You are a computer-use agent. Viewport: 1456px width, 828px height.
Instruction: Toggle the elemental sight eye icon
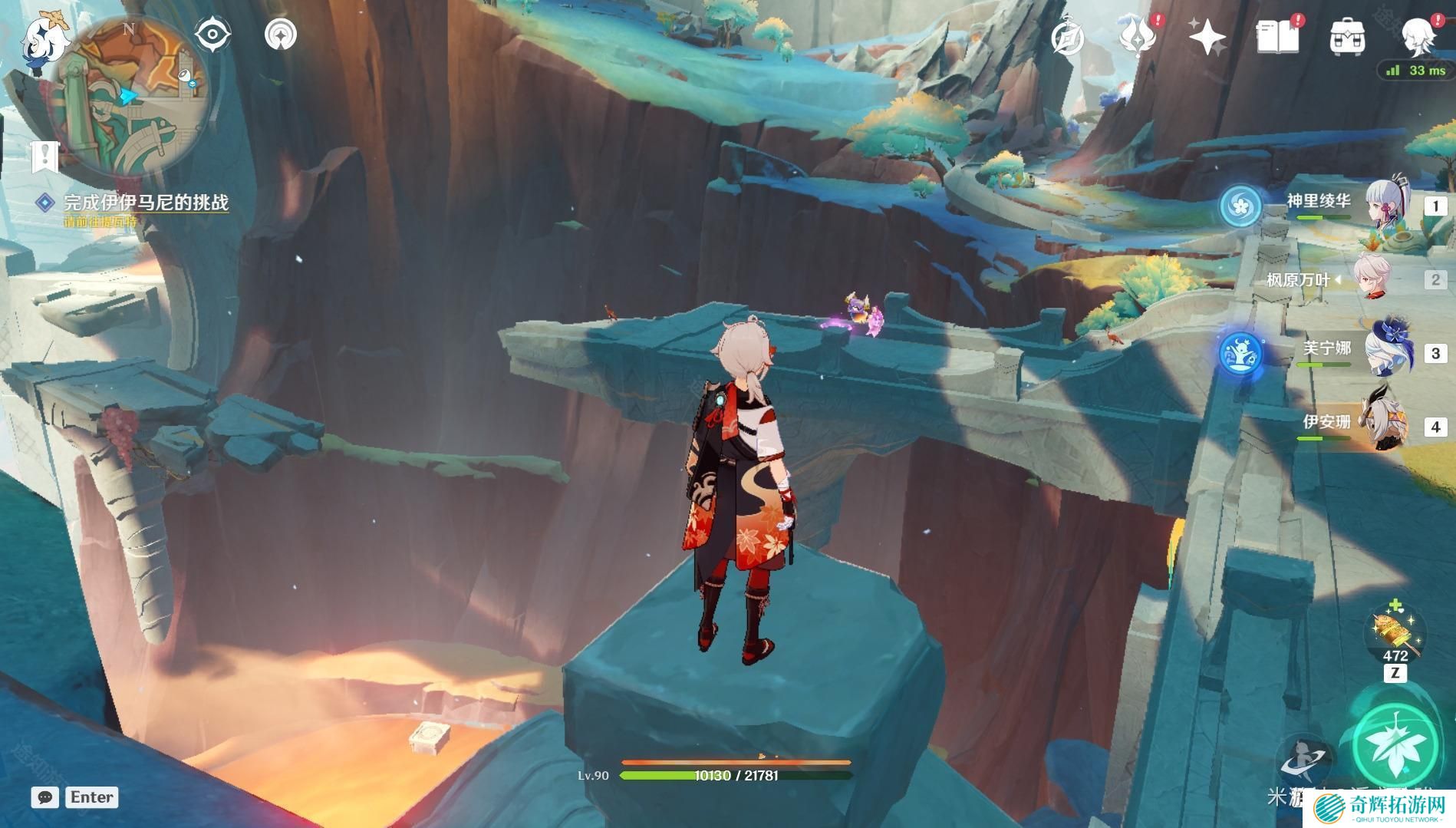click(212, 35)
